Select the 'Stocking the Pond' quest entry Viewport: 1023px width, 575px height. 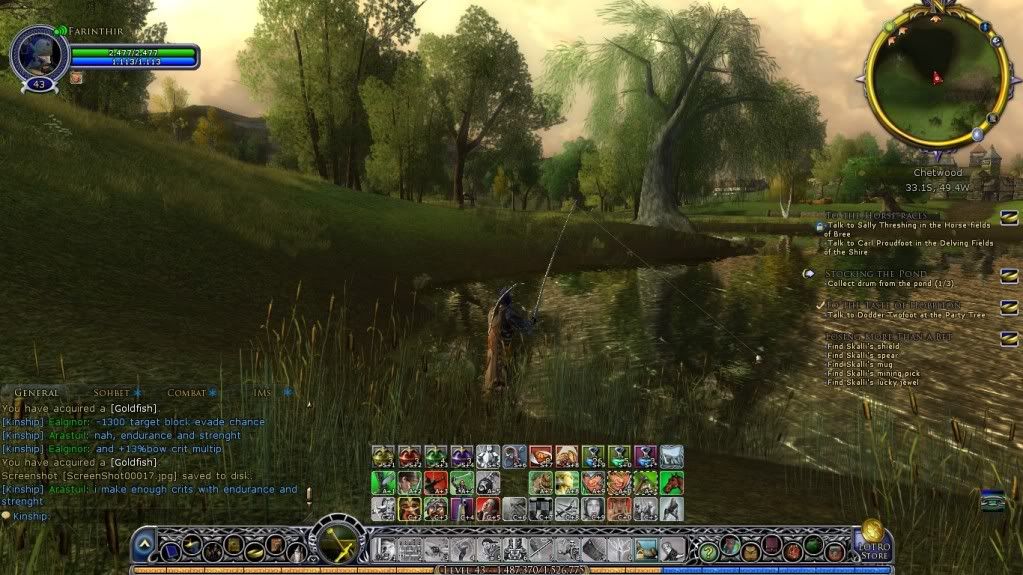tap(875, 273)
